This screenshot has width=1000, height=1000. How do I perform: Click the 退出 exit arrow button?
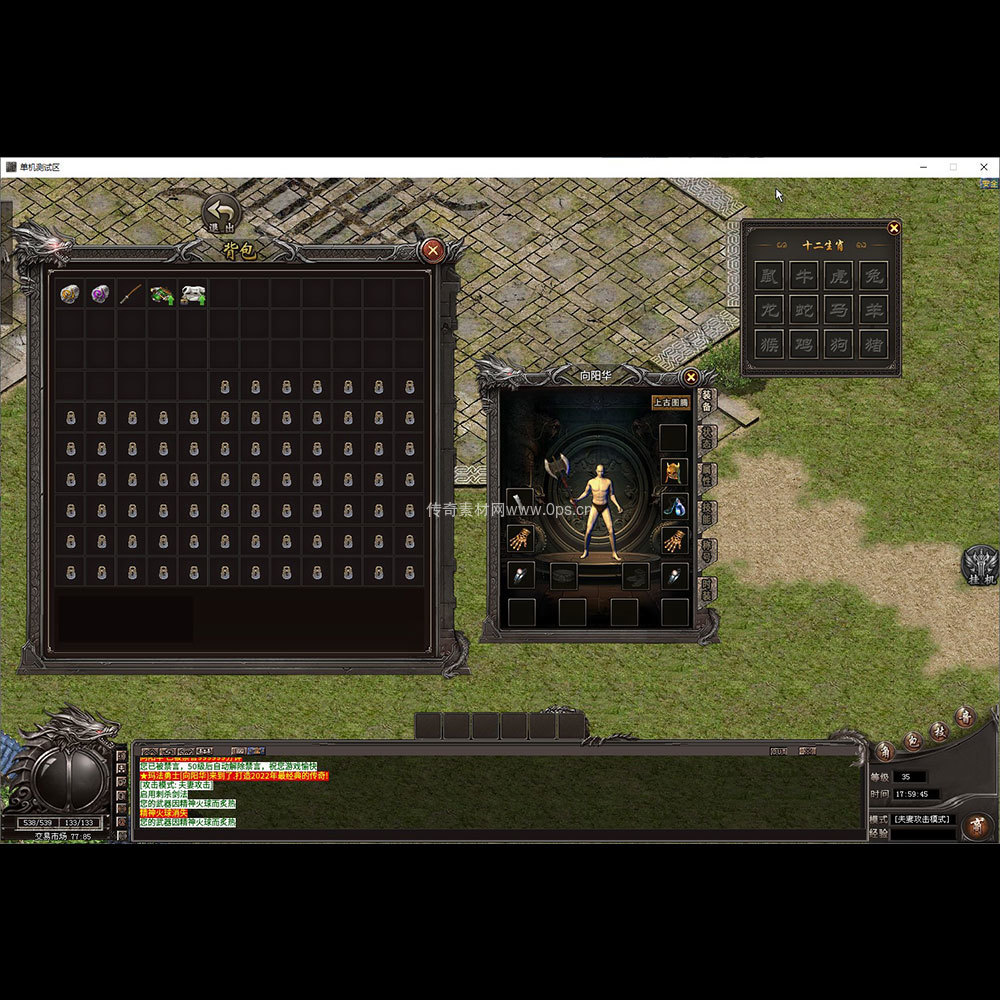(x=221, y=213)
